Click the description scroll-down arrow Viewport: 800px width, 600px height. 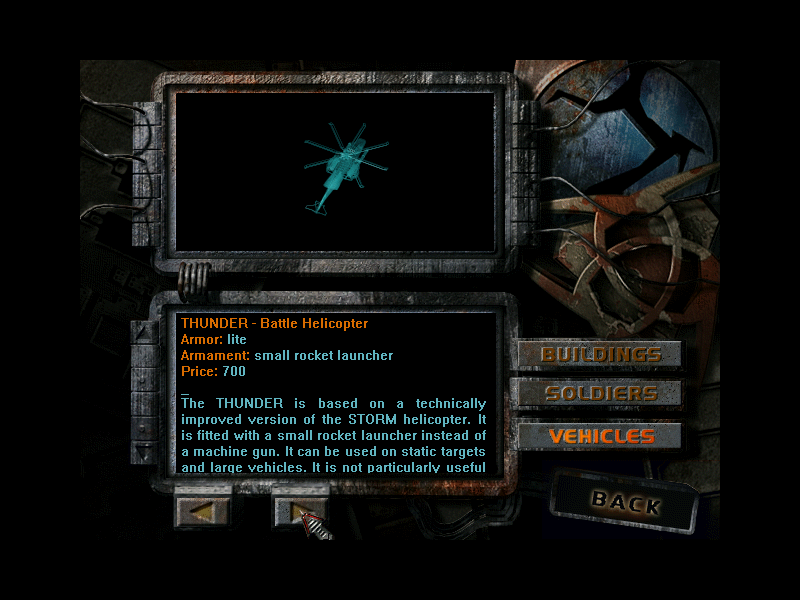pos(145,452)
